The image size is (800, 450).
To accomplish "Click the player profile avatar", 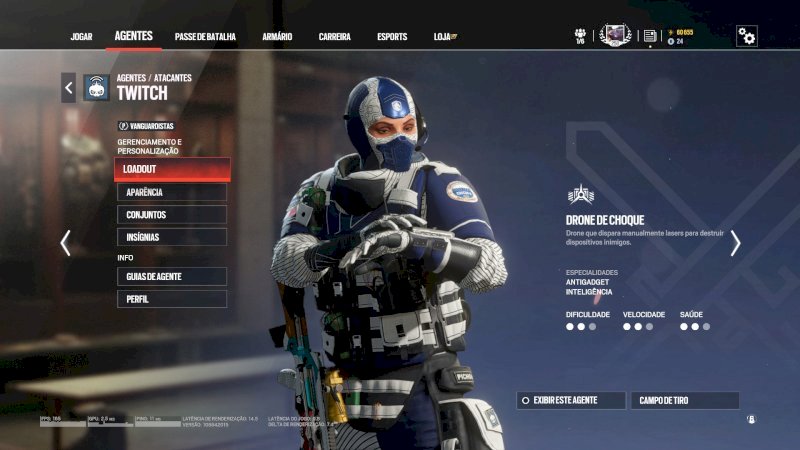I will click(614, 35).
